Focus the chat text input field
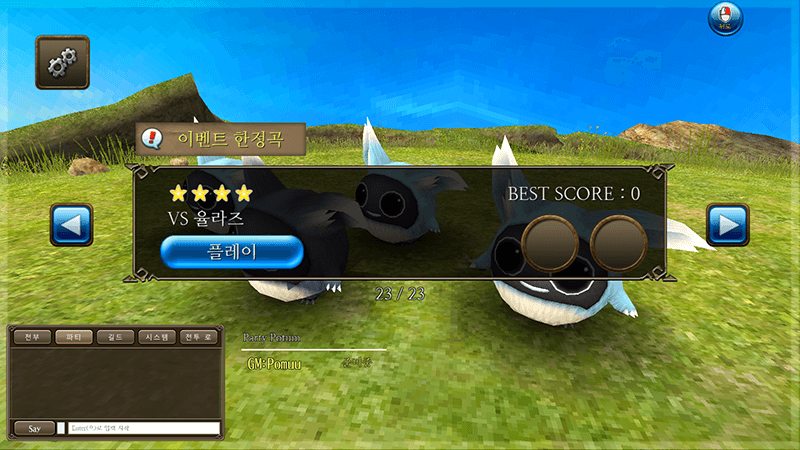 (x=143, y=428)
